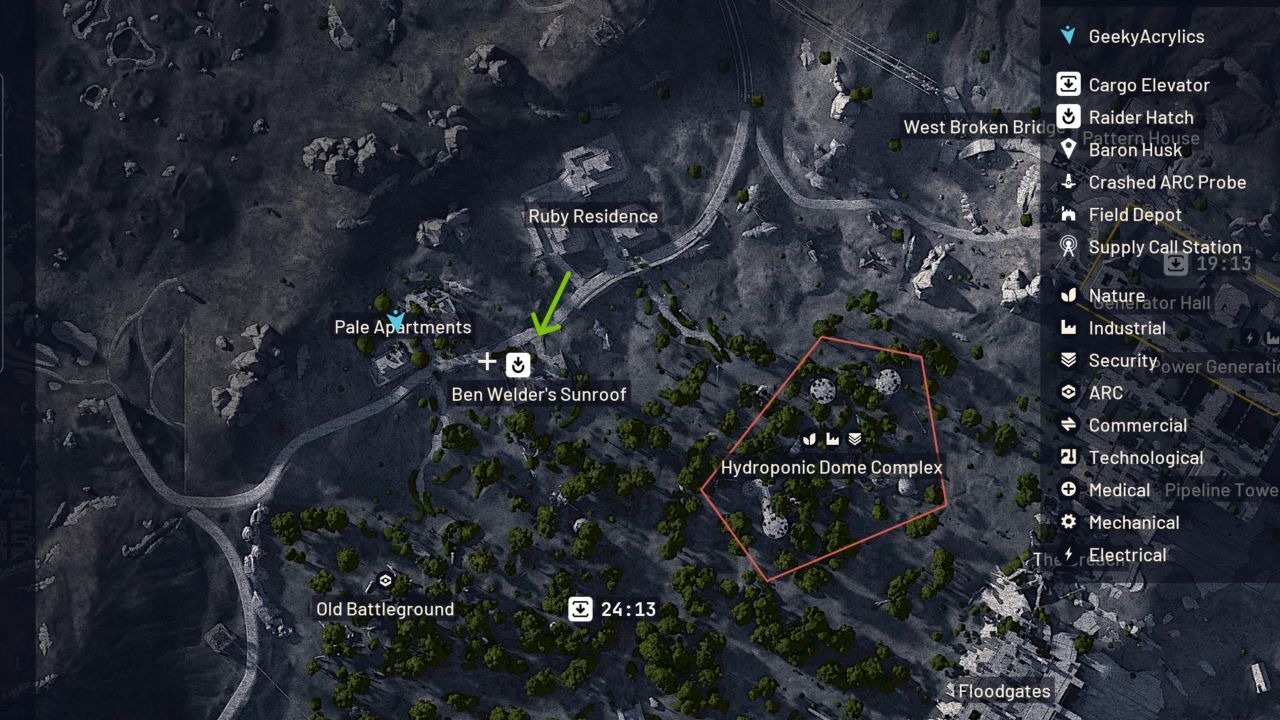
Task: Click the Old Battleground map marker
Action: pyautogui.click(x=385, y=580)
